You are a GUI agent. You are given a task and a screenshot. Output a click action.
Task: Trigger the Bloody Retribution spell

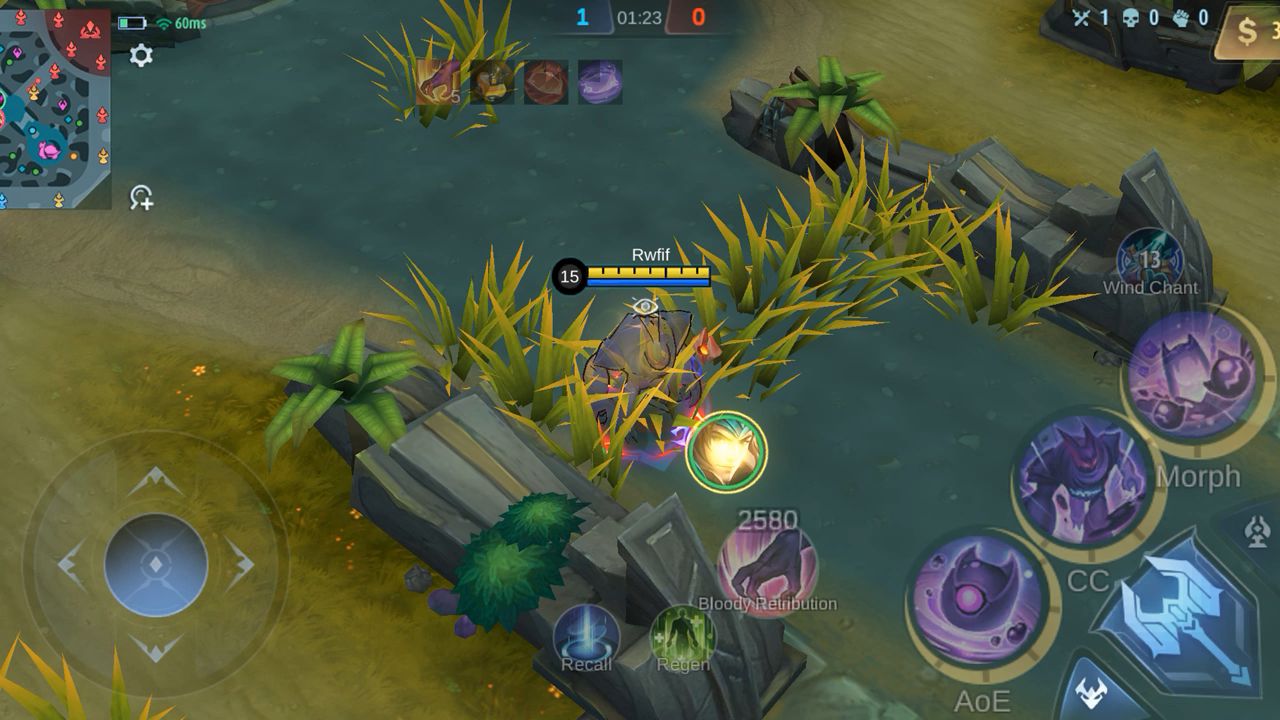click(x=767, y=568)
